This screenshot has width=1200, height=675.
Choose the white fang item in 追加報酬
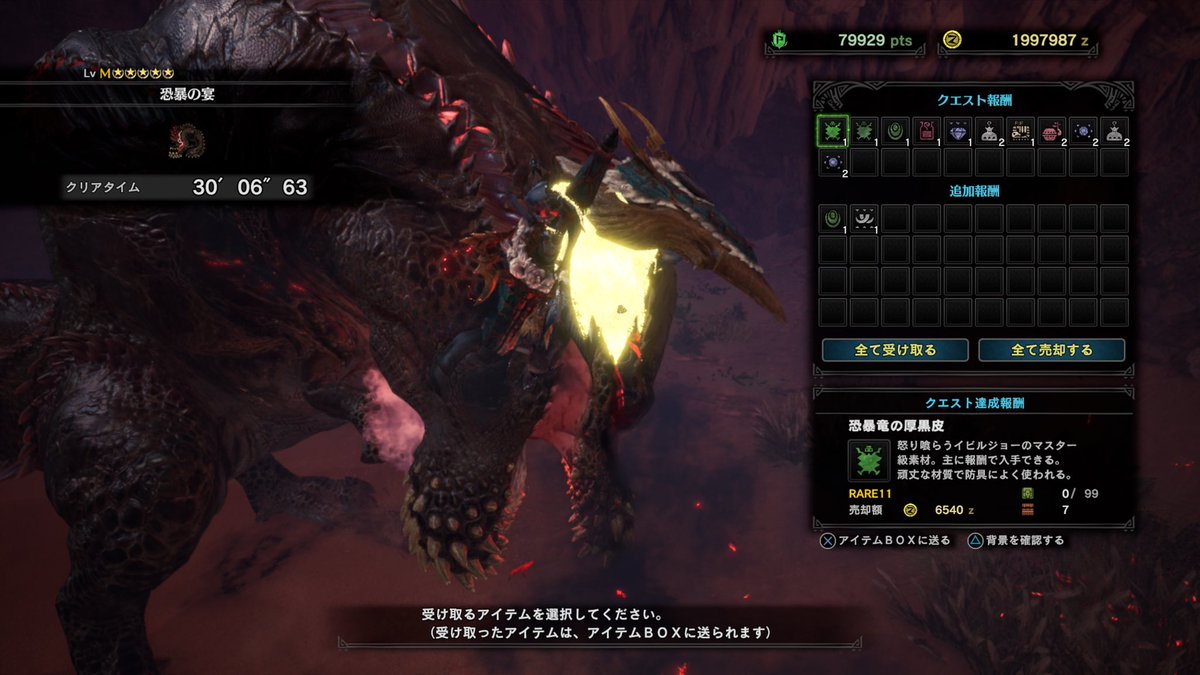pos(864,218)
